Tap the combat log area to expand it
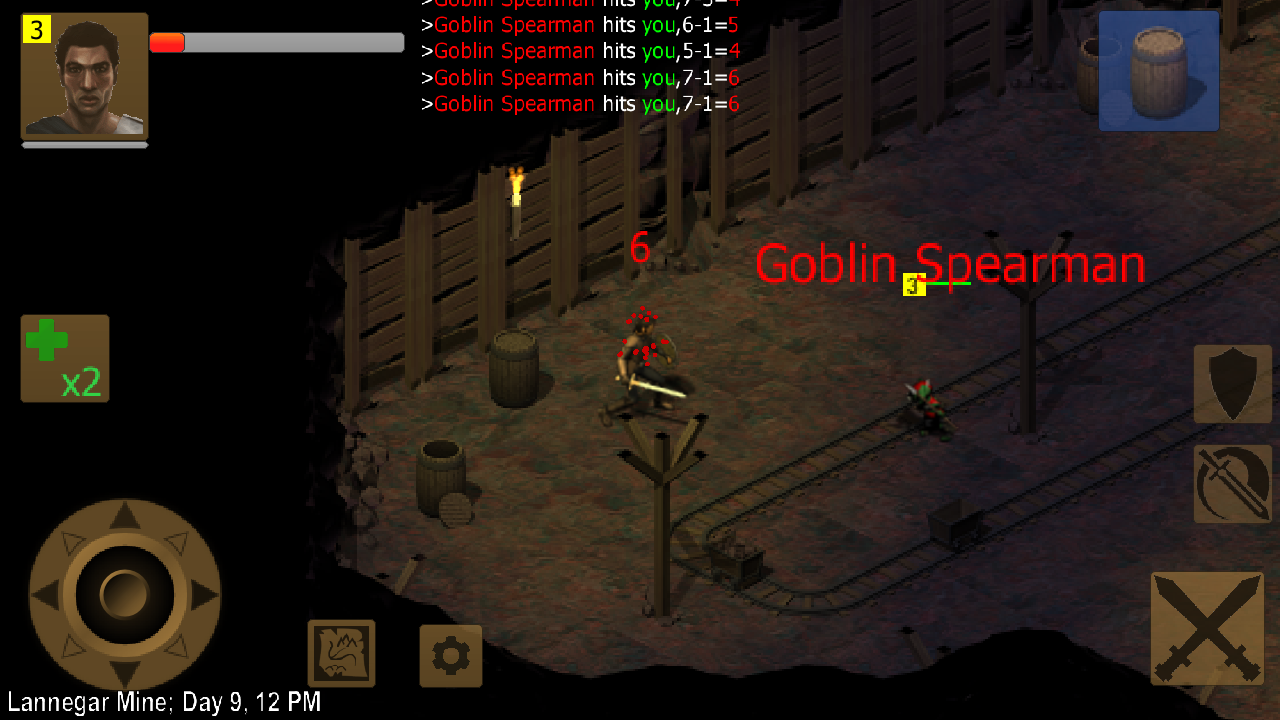Image resolution: width=1280 pixels, height=720 pixels. tap(580, 55)
